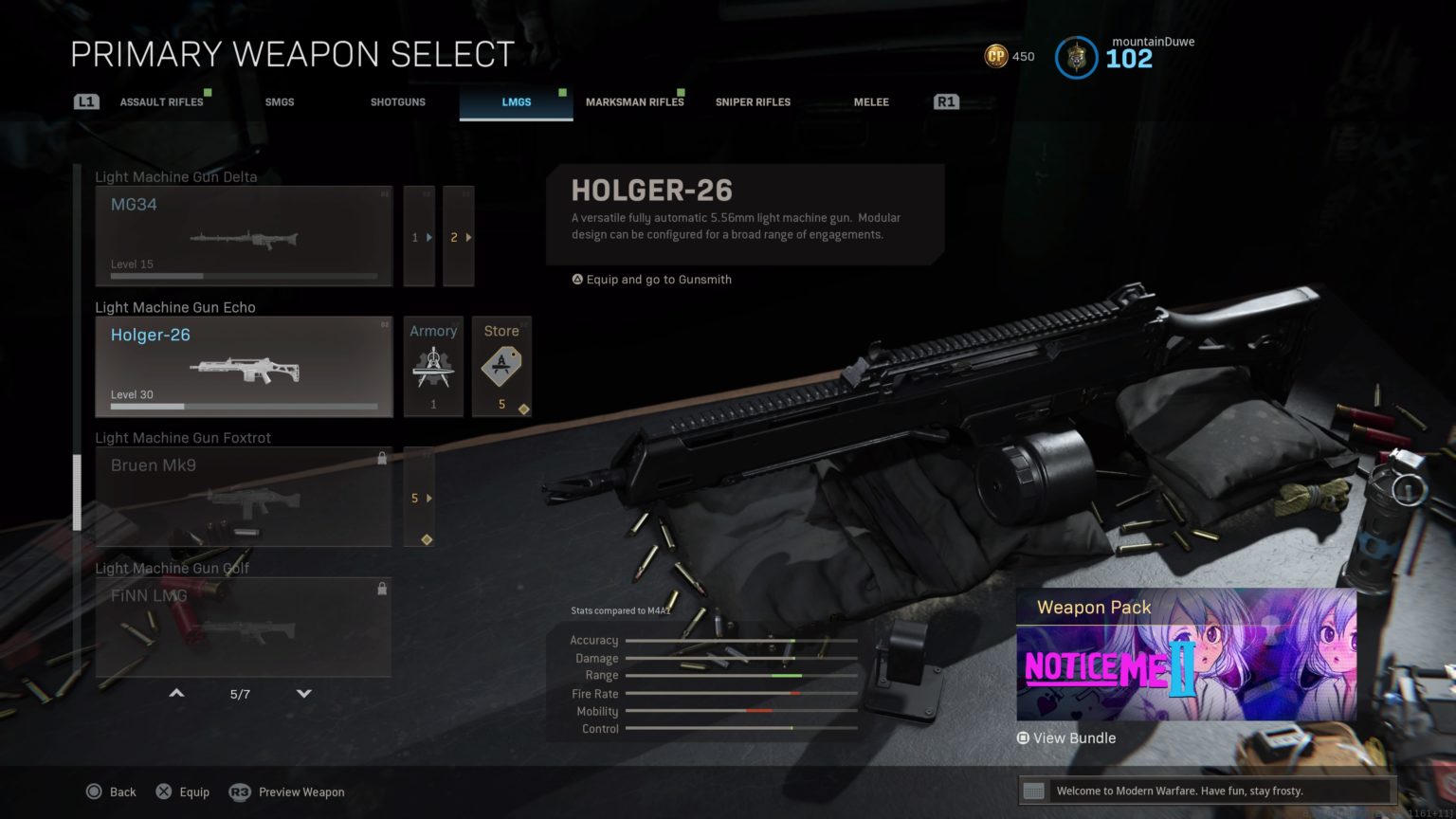Click the mountainDuwe rank emblem
Viewport: 1456px width, 819px height.
[x=1076, y=57]
